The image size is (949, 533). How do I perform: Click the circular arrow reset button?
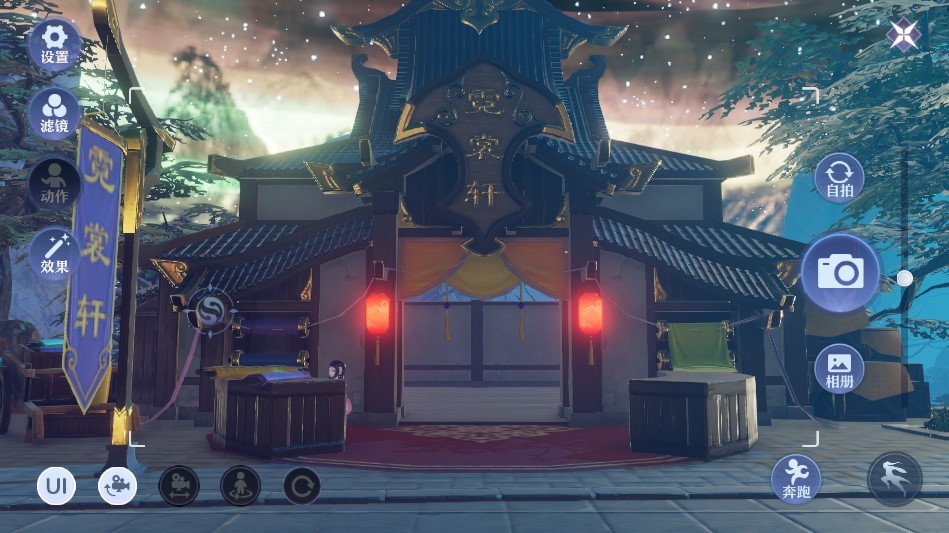pos(301,486)
